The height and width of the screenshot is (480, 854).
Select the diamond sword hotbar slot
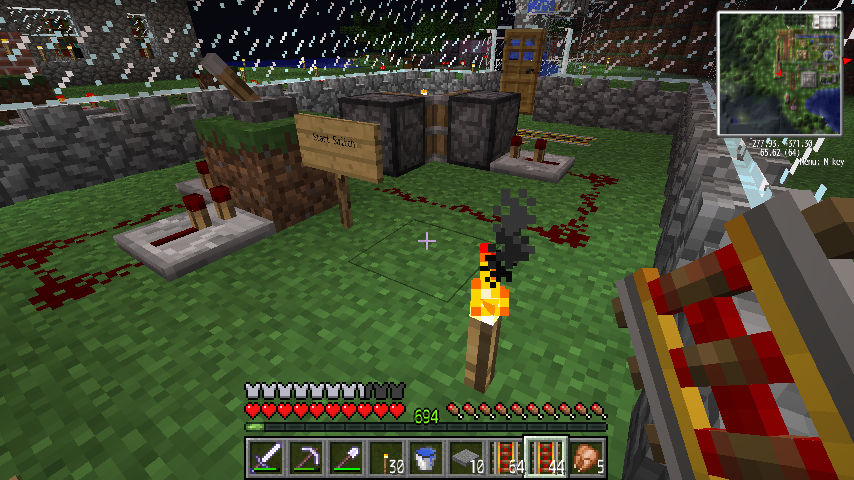click(x=265, y=458)
